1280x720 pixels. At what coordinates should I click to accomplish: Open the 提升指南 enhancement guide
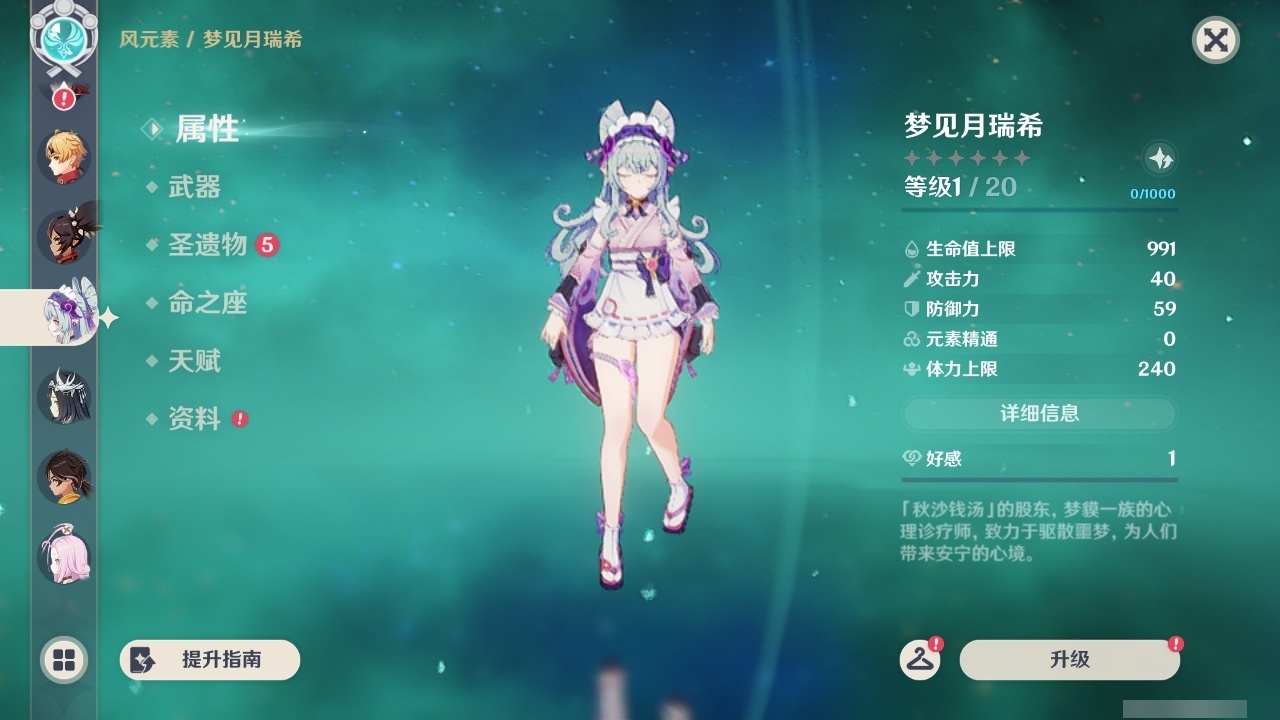[x=209, y=660]
